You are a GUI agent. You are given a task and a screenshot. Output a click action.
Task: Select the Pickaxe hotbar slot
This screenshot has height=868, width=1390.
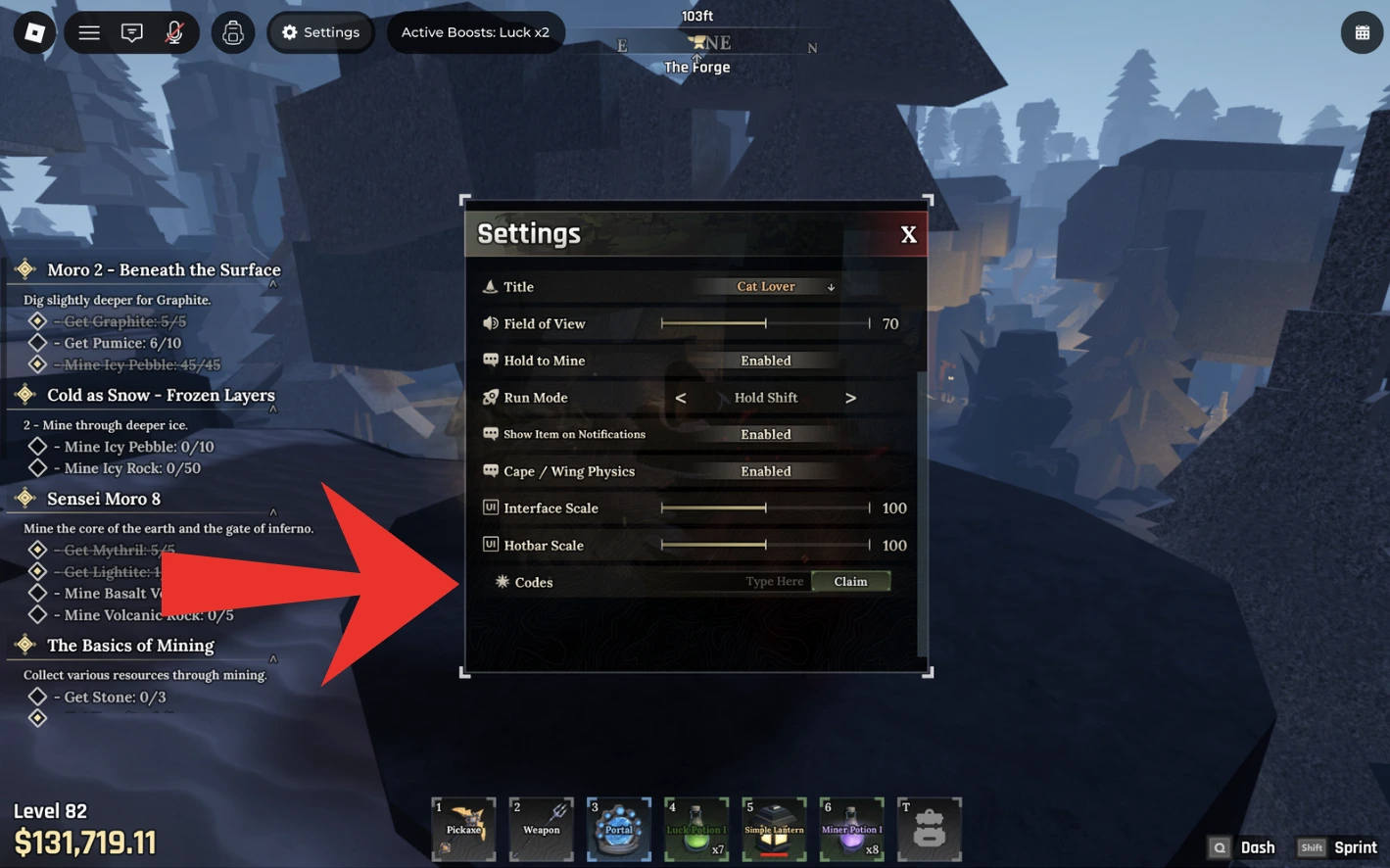463,829
